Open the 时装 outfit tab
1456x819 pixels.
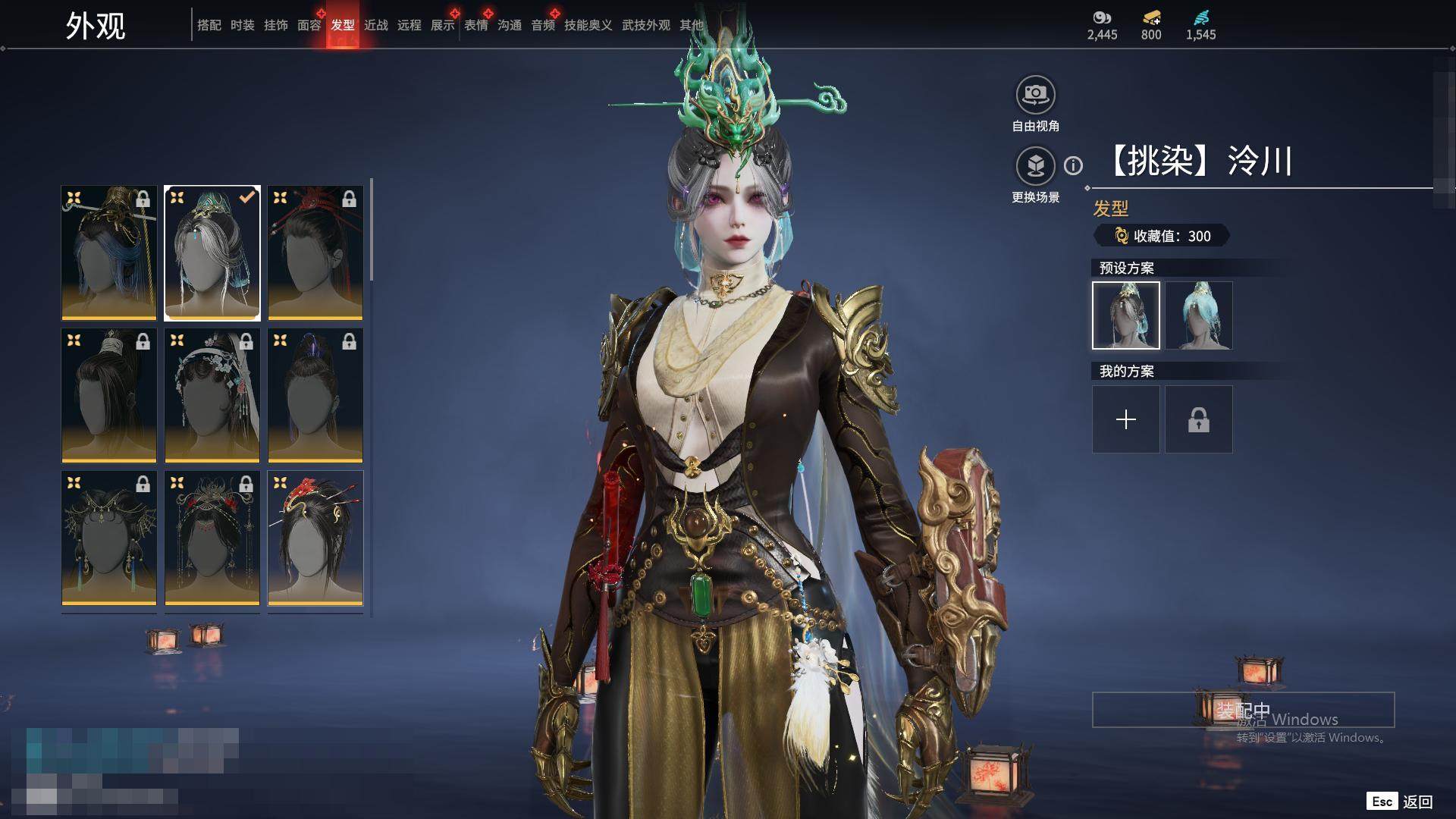[242, 25]
